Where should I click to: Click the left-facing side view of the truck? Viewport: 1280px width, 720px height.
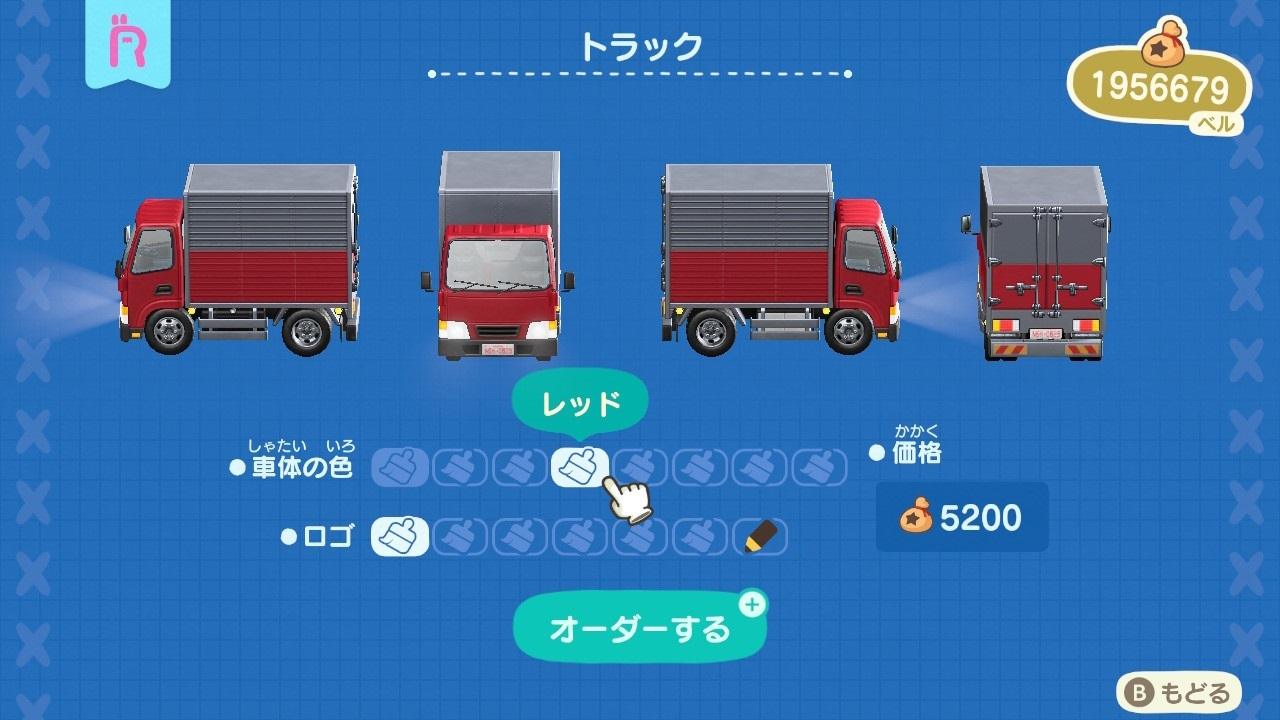(240, 260)
